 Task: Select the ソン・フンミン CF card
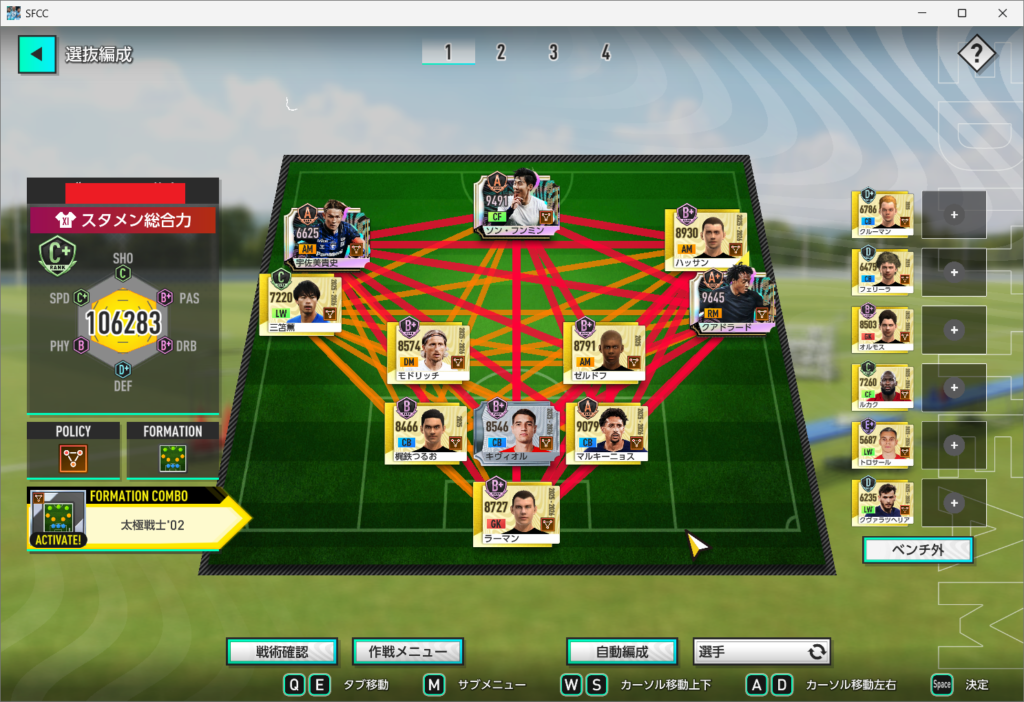pos(516,203)
